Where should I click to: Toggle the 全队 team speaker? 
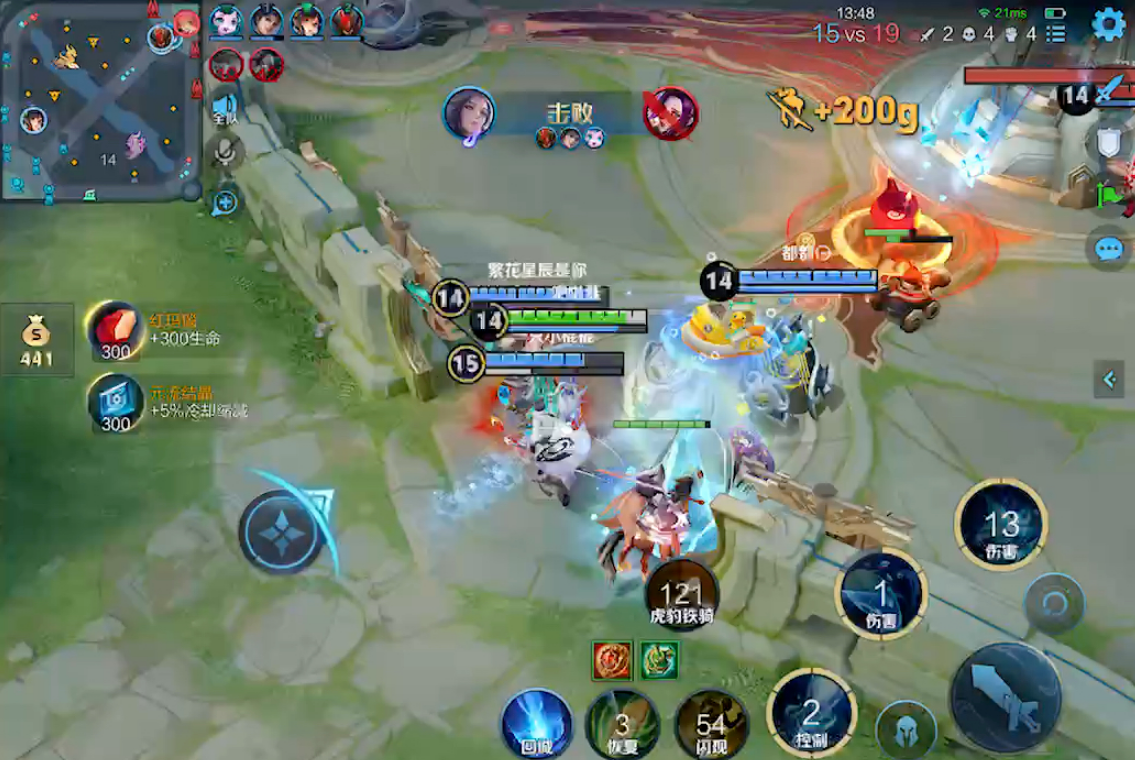click(226, 107)
